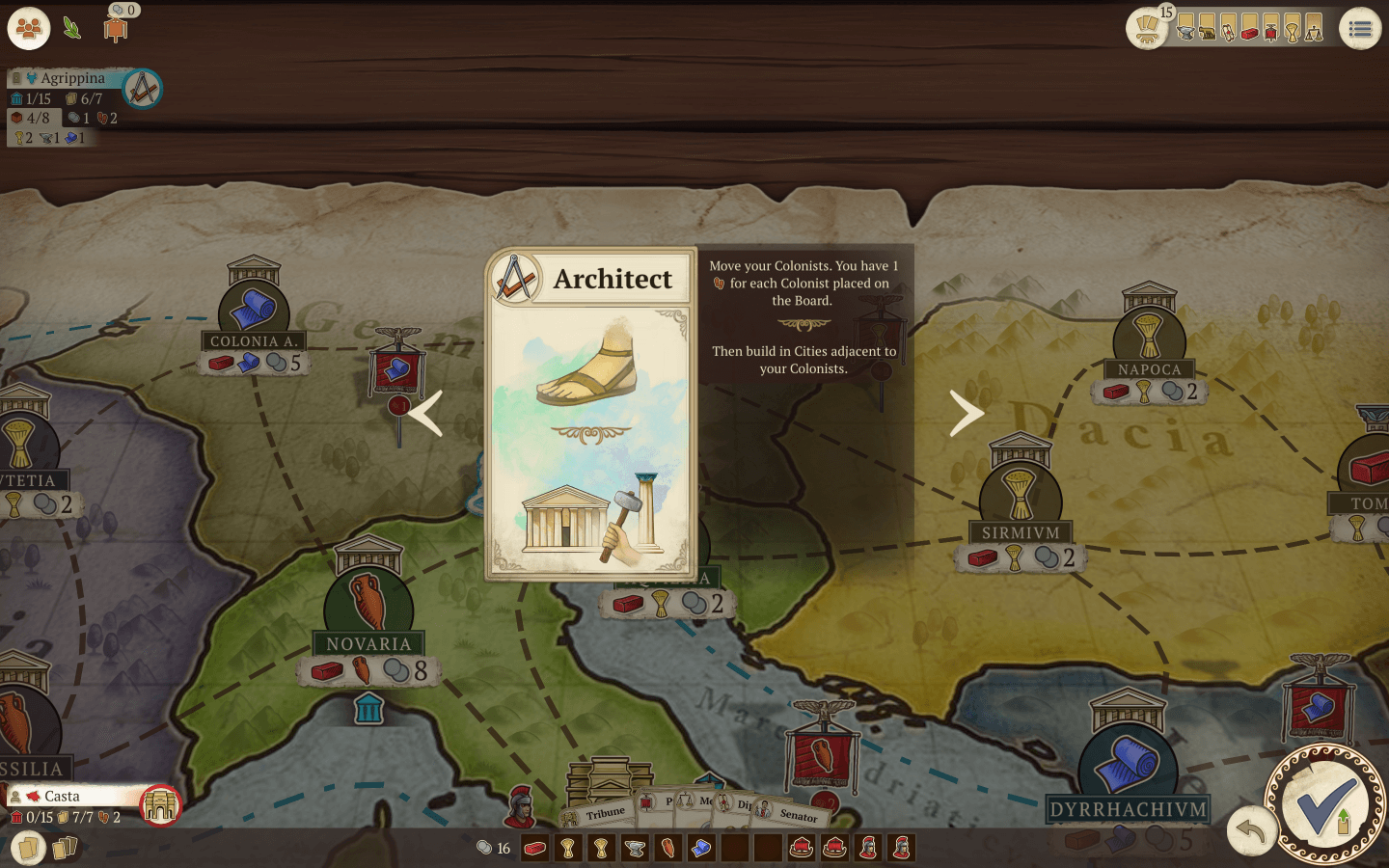The image size is (1389, 868).
Task: Open the hand cards button
Action: [28, 849]
